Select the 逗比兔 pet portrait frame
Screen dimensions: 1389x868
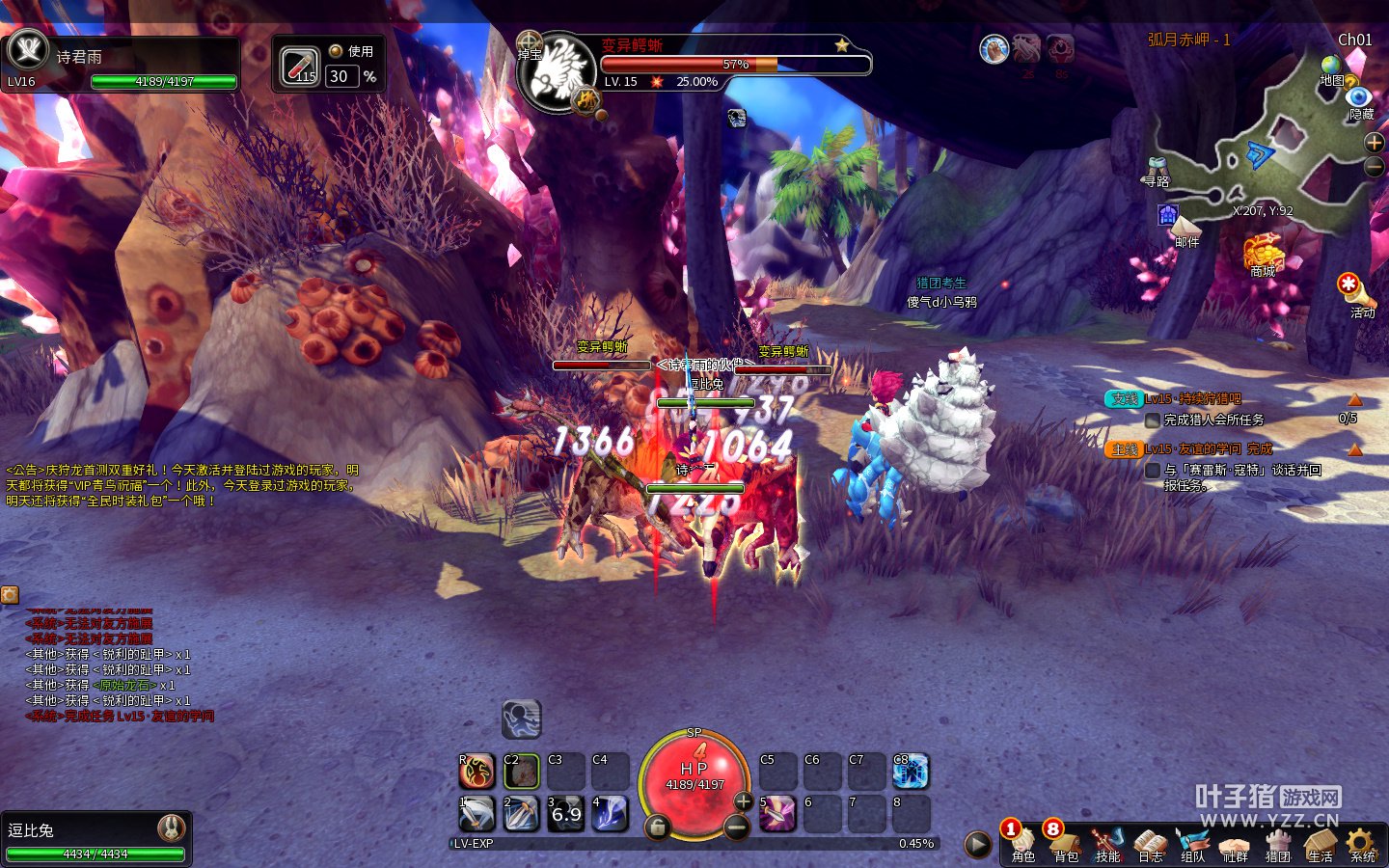point(95,836)
